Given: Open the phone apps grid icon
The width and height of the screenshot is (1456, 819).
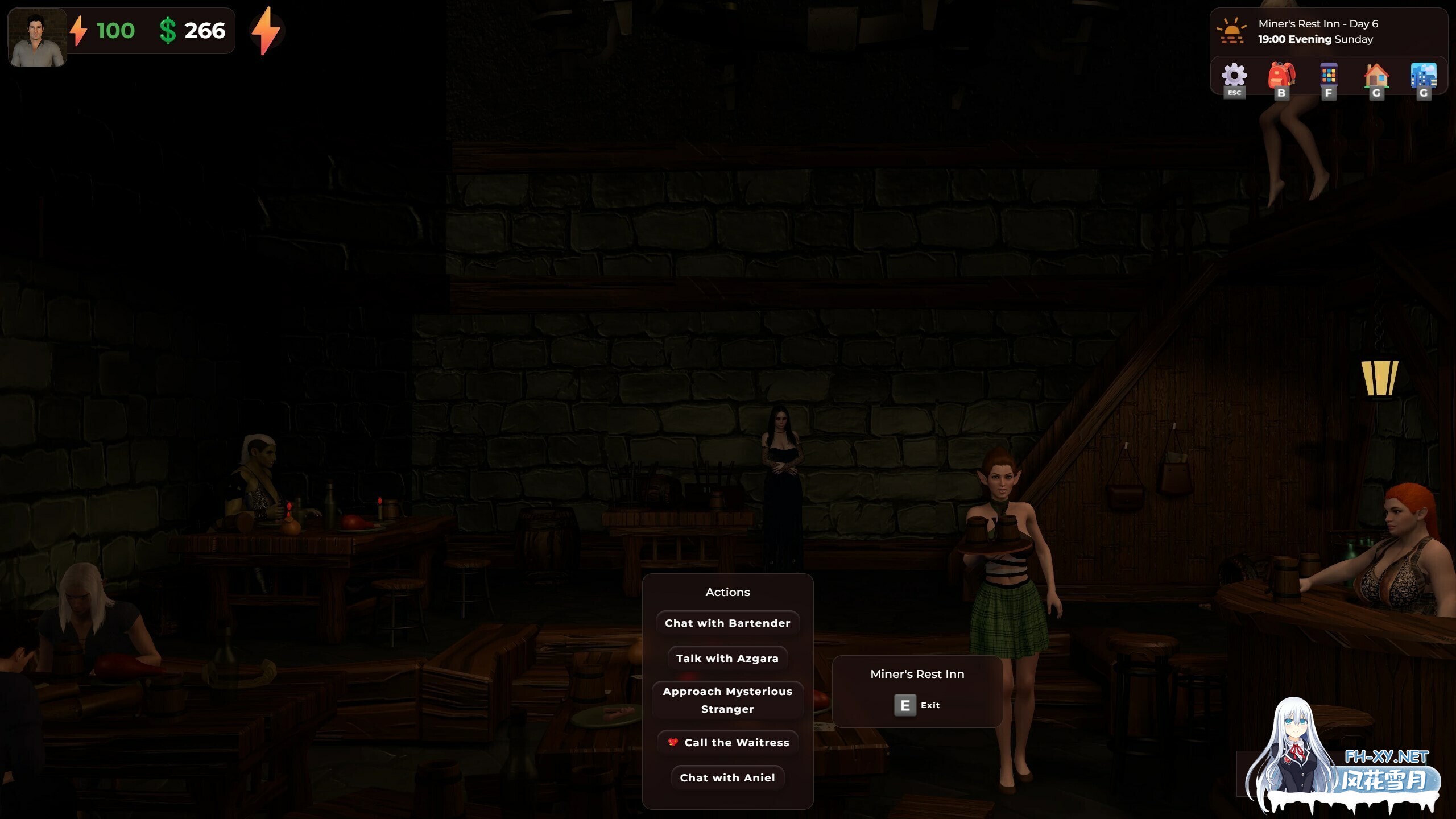Looking at the screenshot, I should tap(1329, 77).
